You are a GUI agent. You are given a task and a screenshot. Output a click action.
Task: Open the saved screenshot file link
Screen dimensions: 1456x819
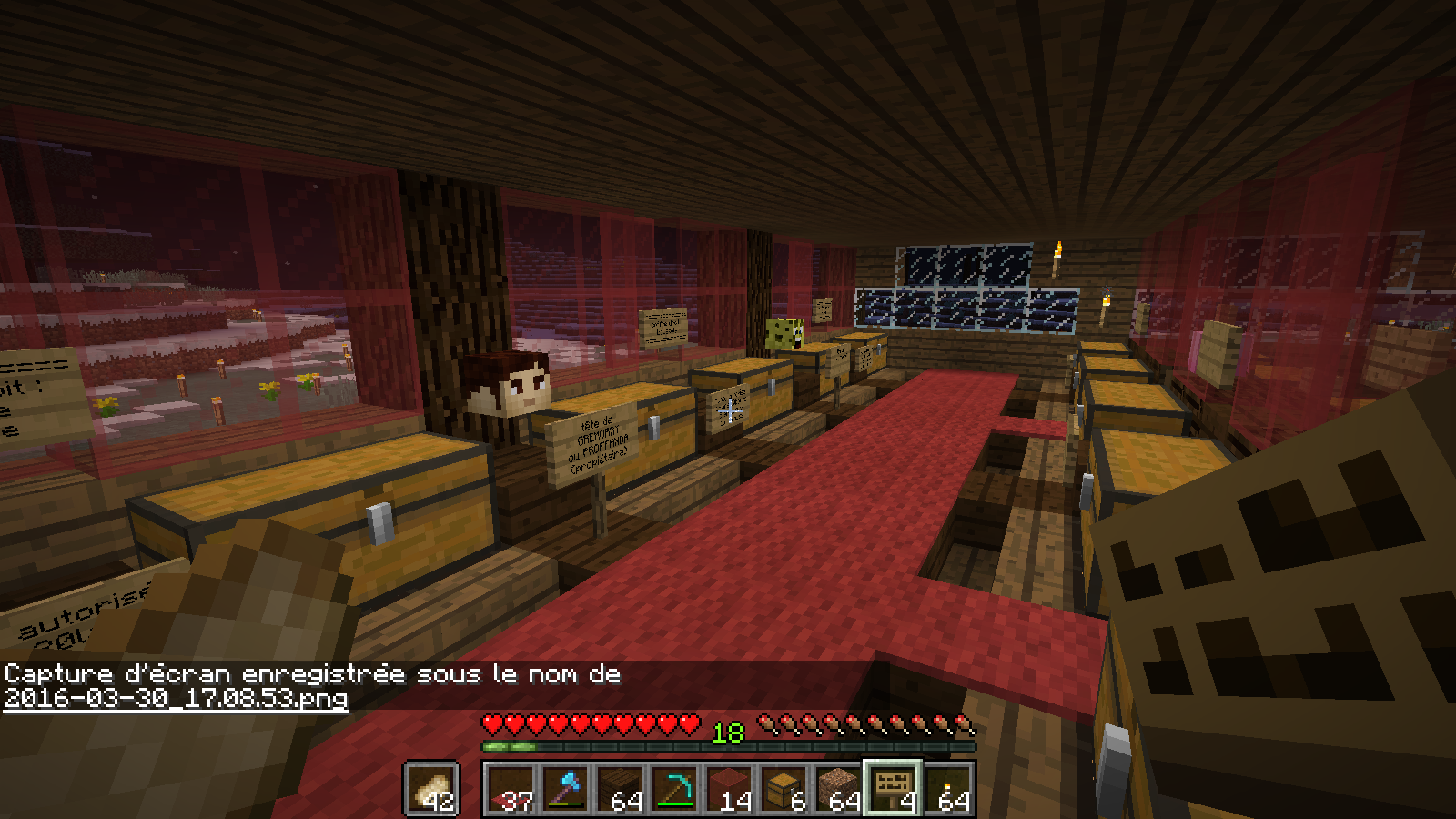point(176,698)
